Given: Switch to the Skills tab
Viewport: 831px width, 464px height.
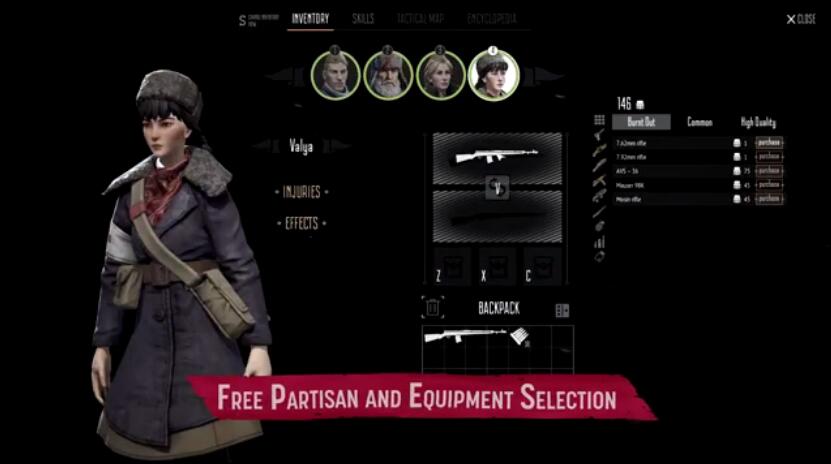Looking at the screenshot, I should (x=363, y=19).
